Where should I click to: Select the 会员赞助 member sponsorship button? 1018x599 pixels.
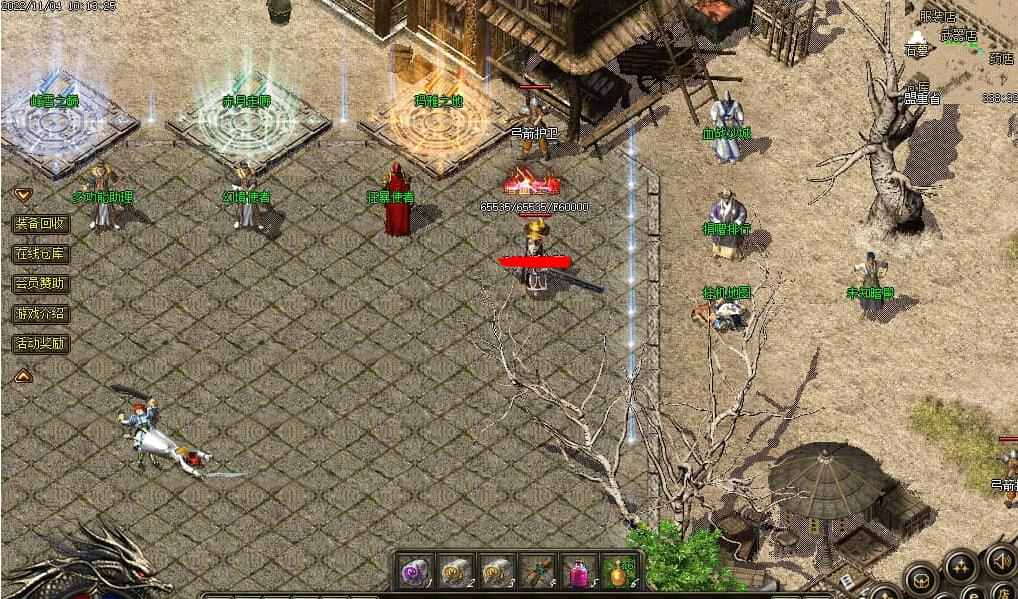(40, 284)
